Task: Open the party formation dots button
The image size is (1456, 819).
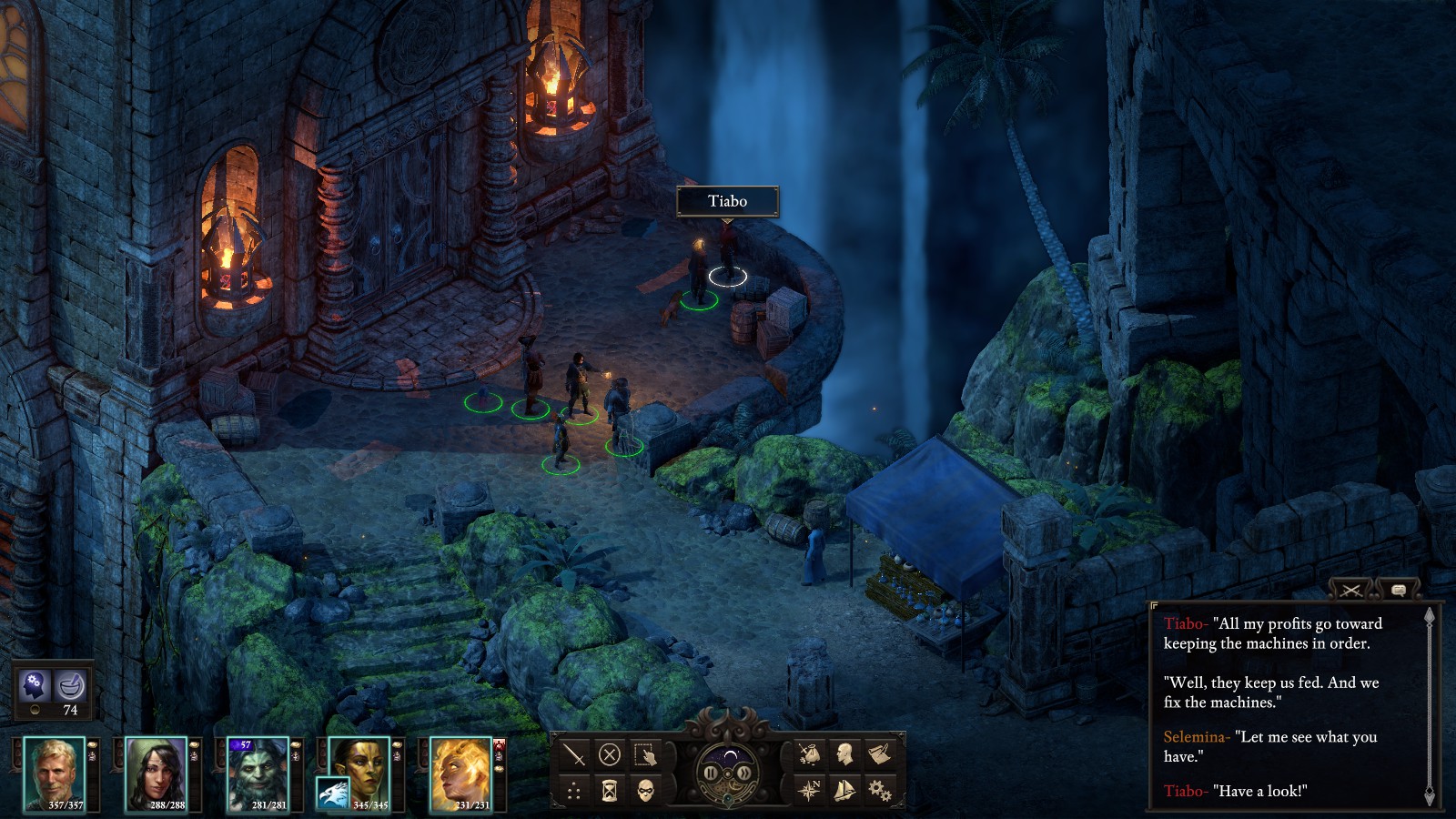Action: [x=574, y=790]
